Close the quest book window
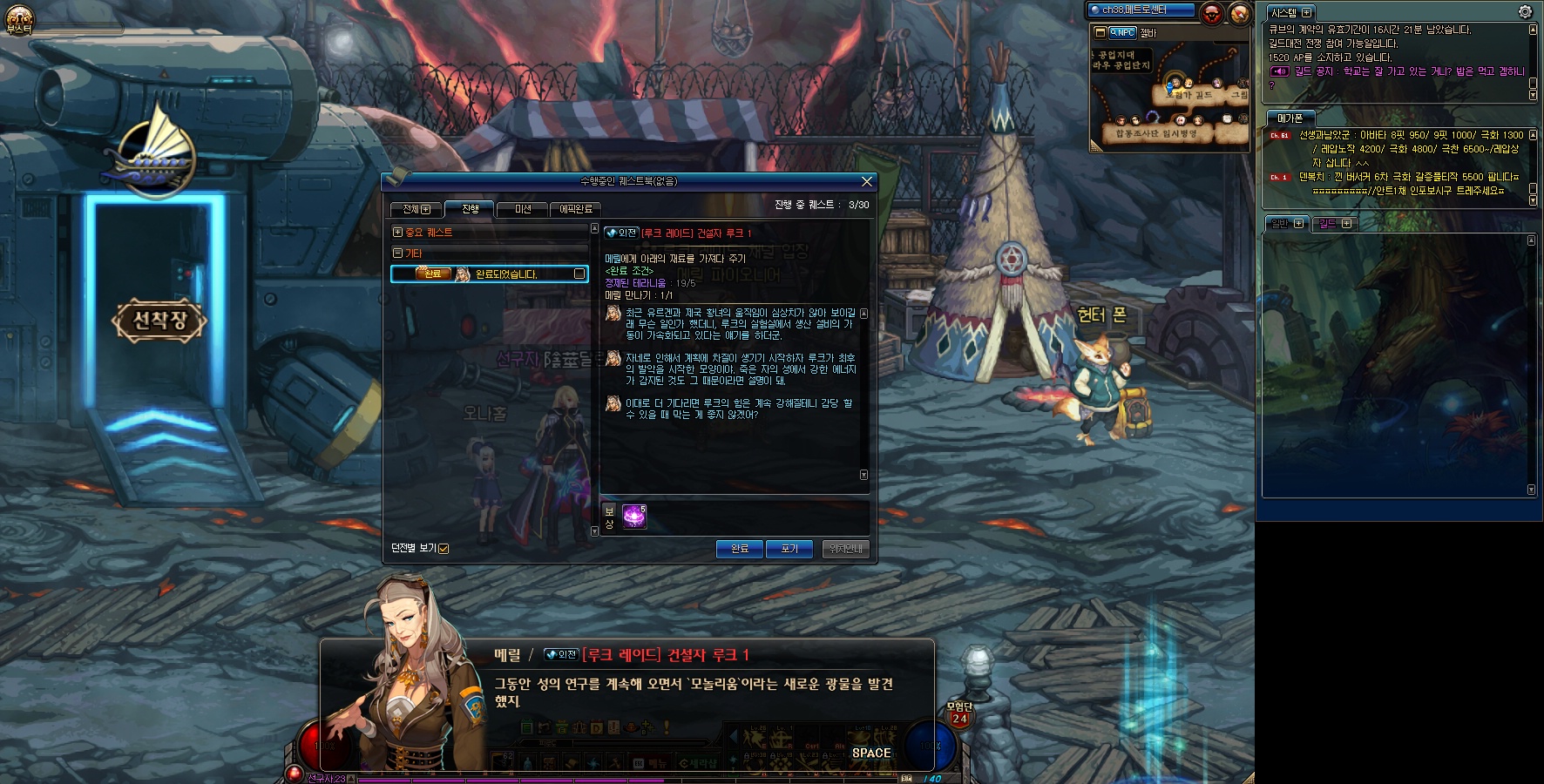Image resolution: width=1544 pixels, height=784 pixels. tap(866, 181)
